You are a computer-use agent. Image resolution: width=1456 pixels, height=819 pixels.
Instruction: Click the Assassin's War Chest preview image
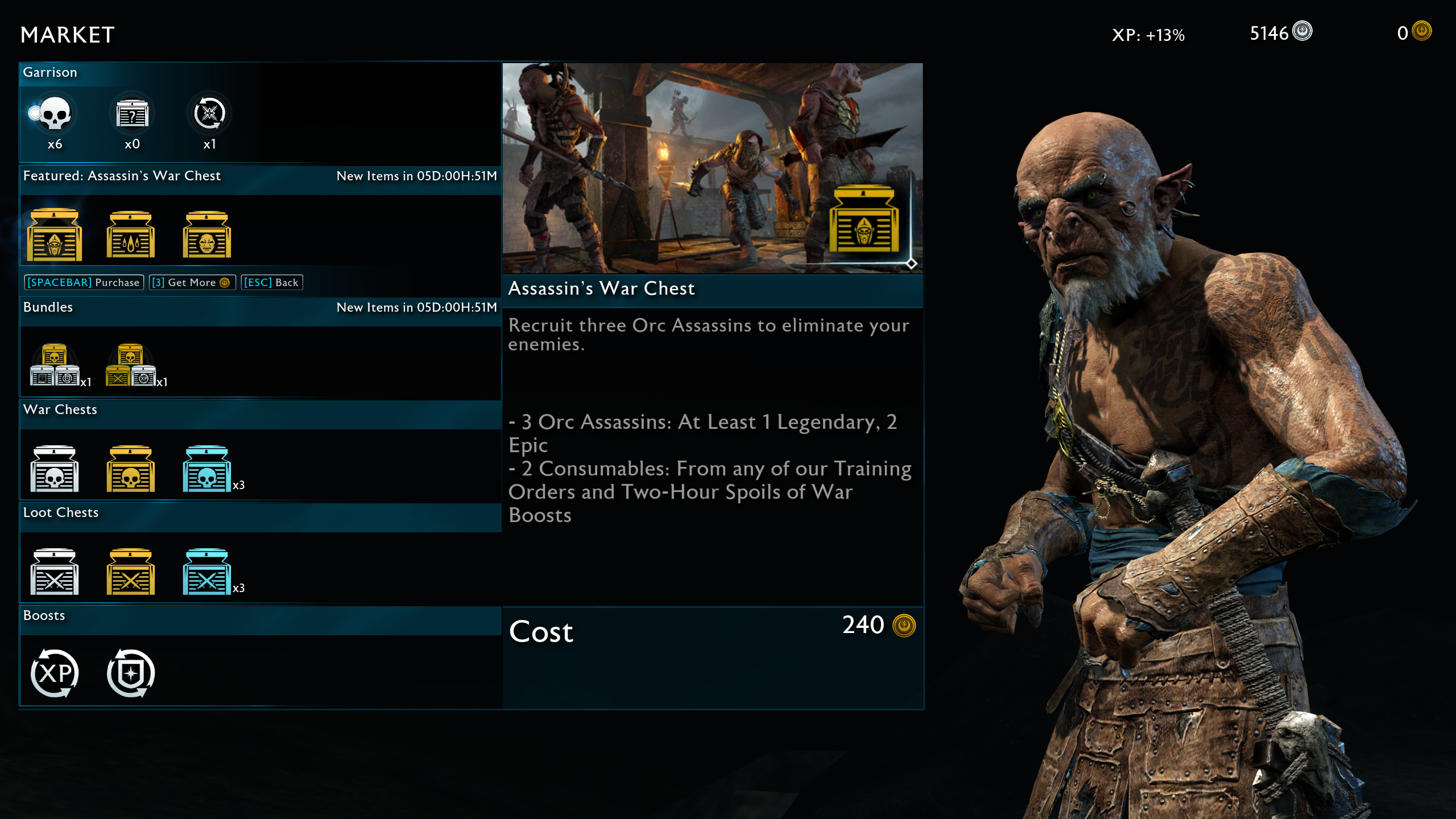coord(712,168)
